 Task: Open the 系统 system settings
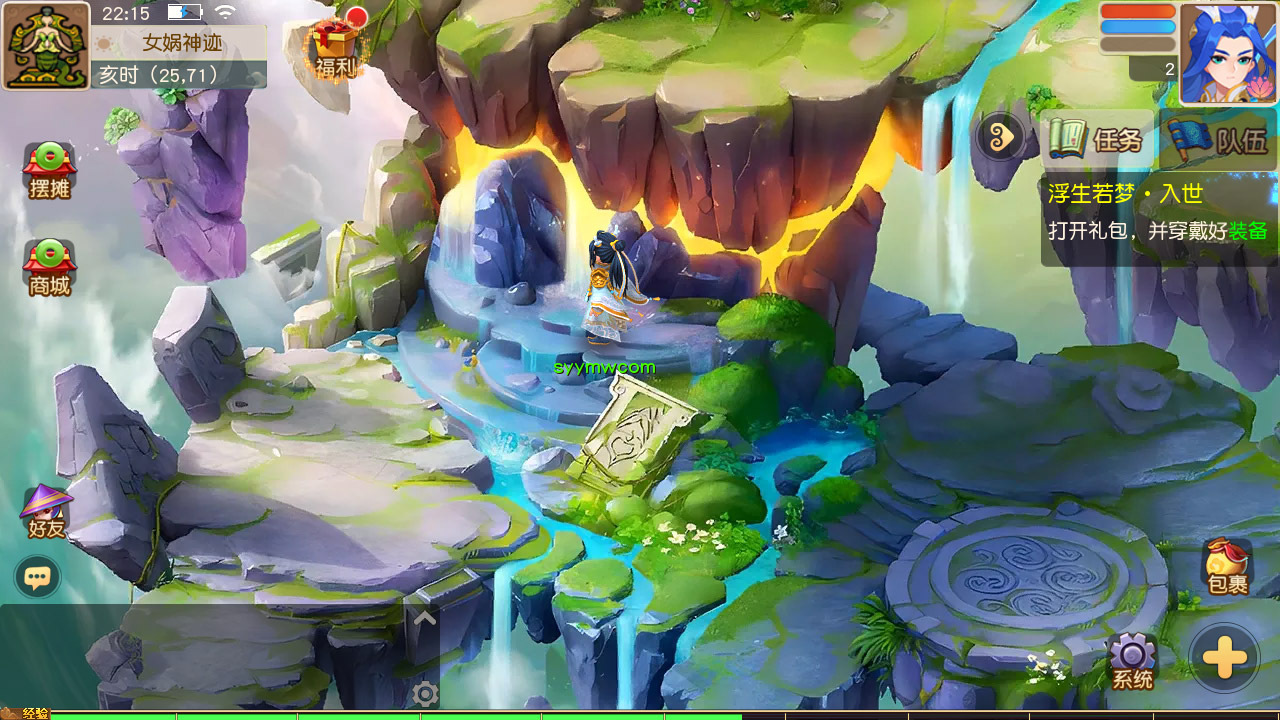tap(1132, 662)
